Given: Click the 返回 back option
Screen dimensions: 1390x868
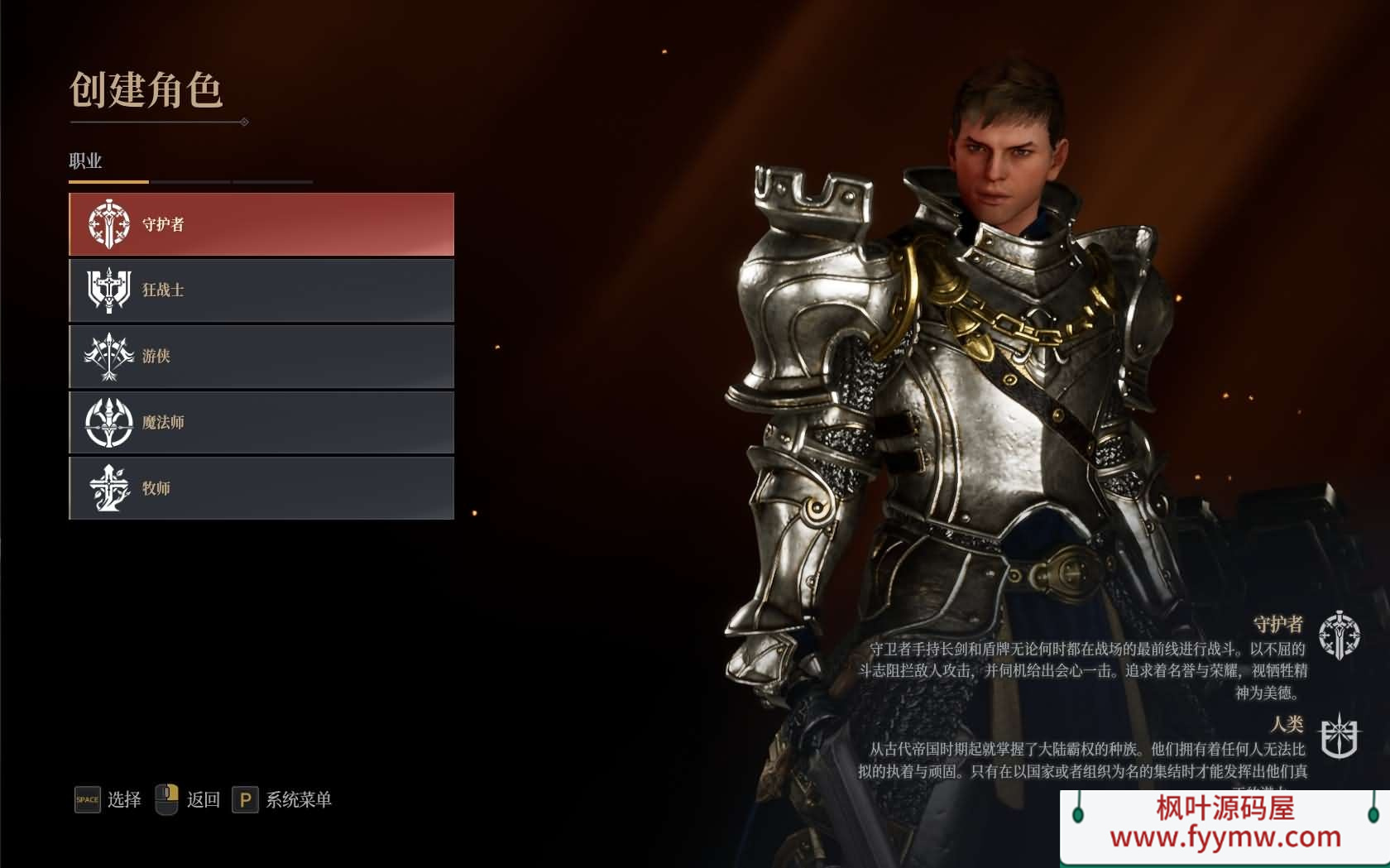Looking at the screenshot, I should click(x=189, y=799).
